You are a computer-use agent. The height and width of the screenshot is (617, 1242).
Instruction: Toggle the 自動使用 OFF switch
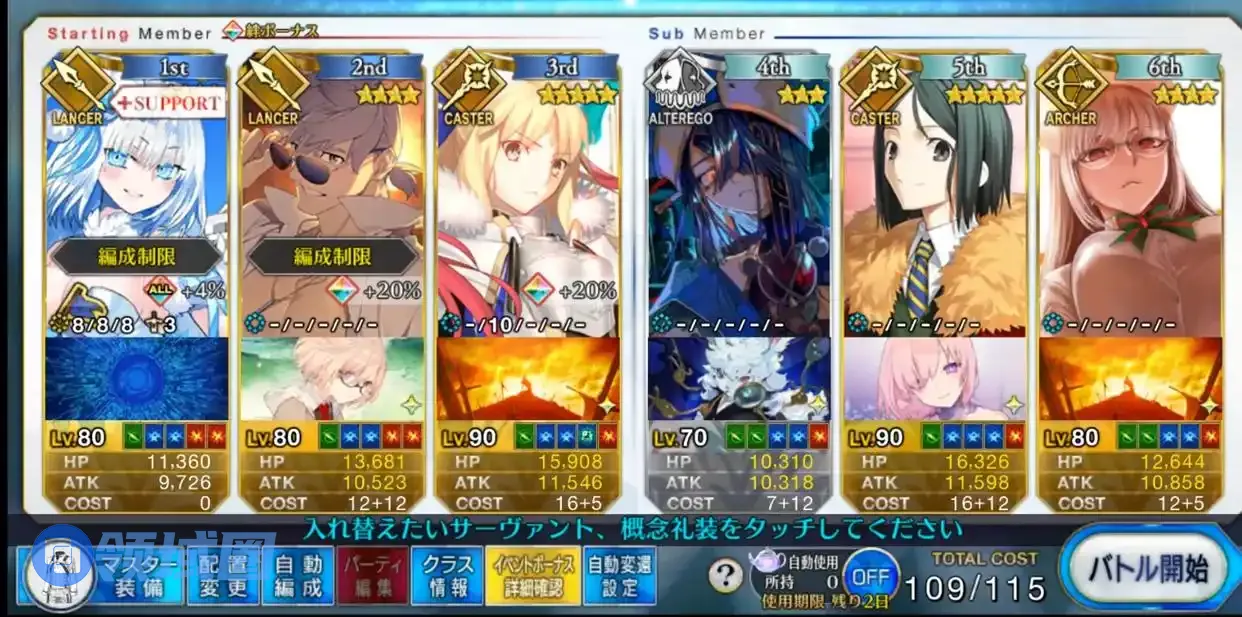point(869,577)
